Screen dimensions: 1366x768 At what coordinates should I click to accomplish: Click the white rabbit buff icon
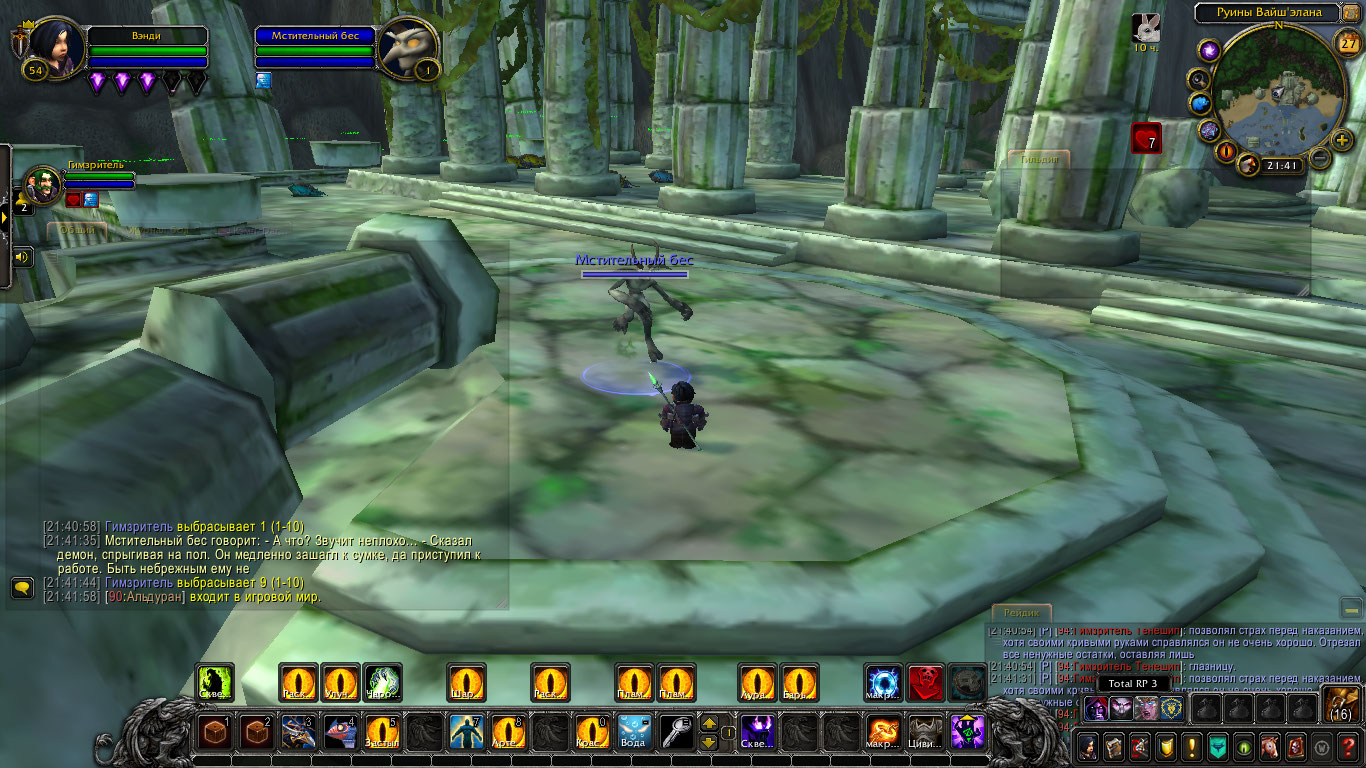pos(1146,27)
